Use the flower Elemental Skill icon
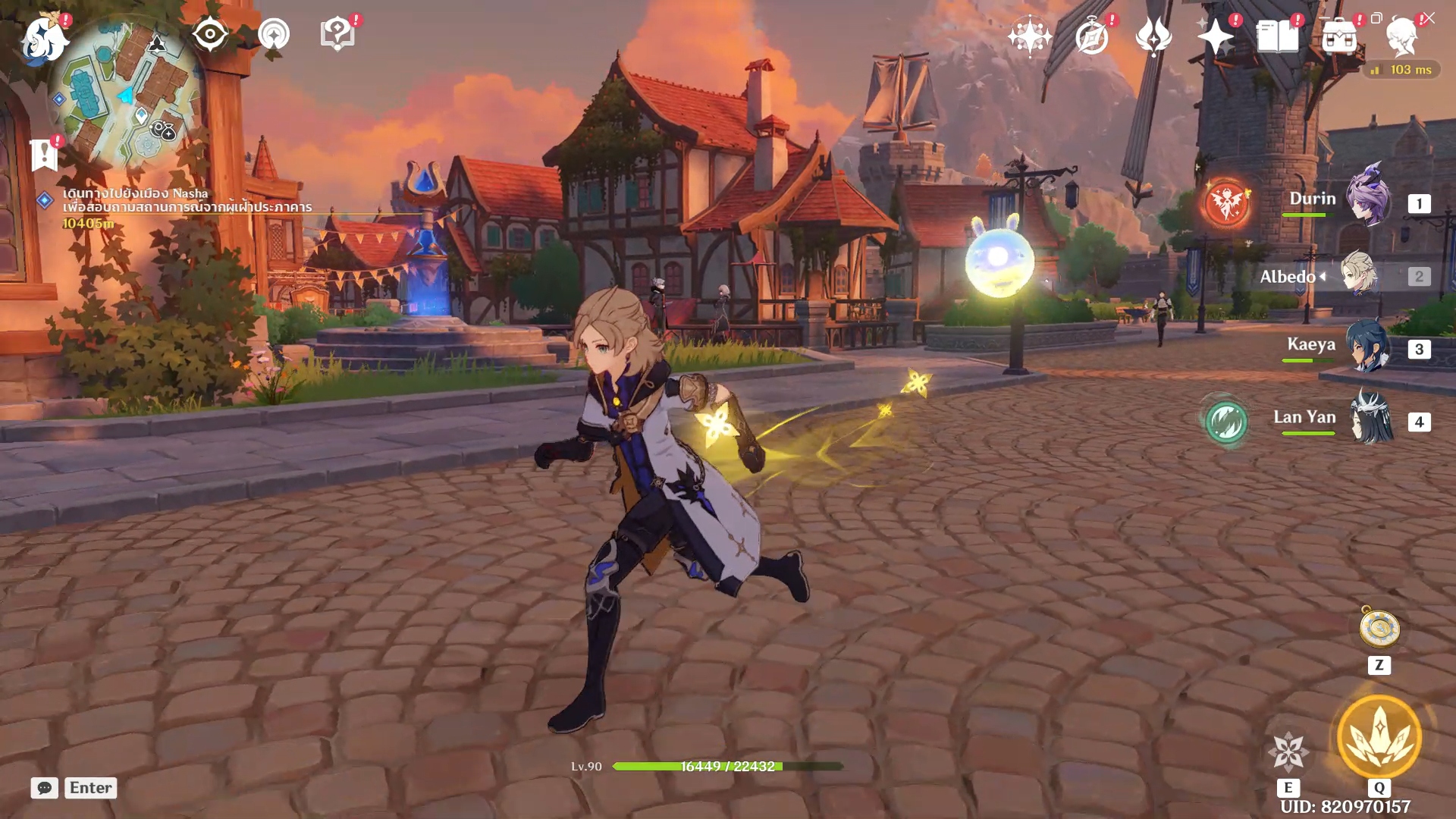The width and height of the screenshot is (1456, 819). 1288,752
